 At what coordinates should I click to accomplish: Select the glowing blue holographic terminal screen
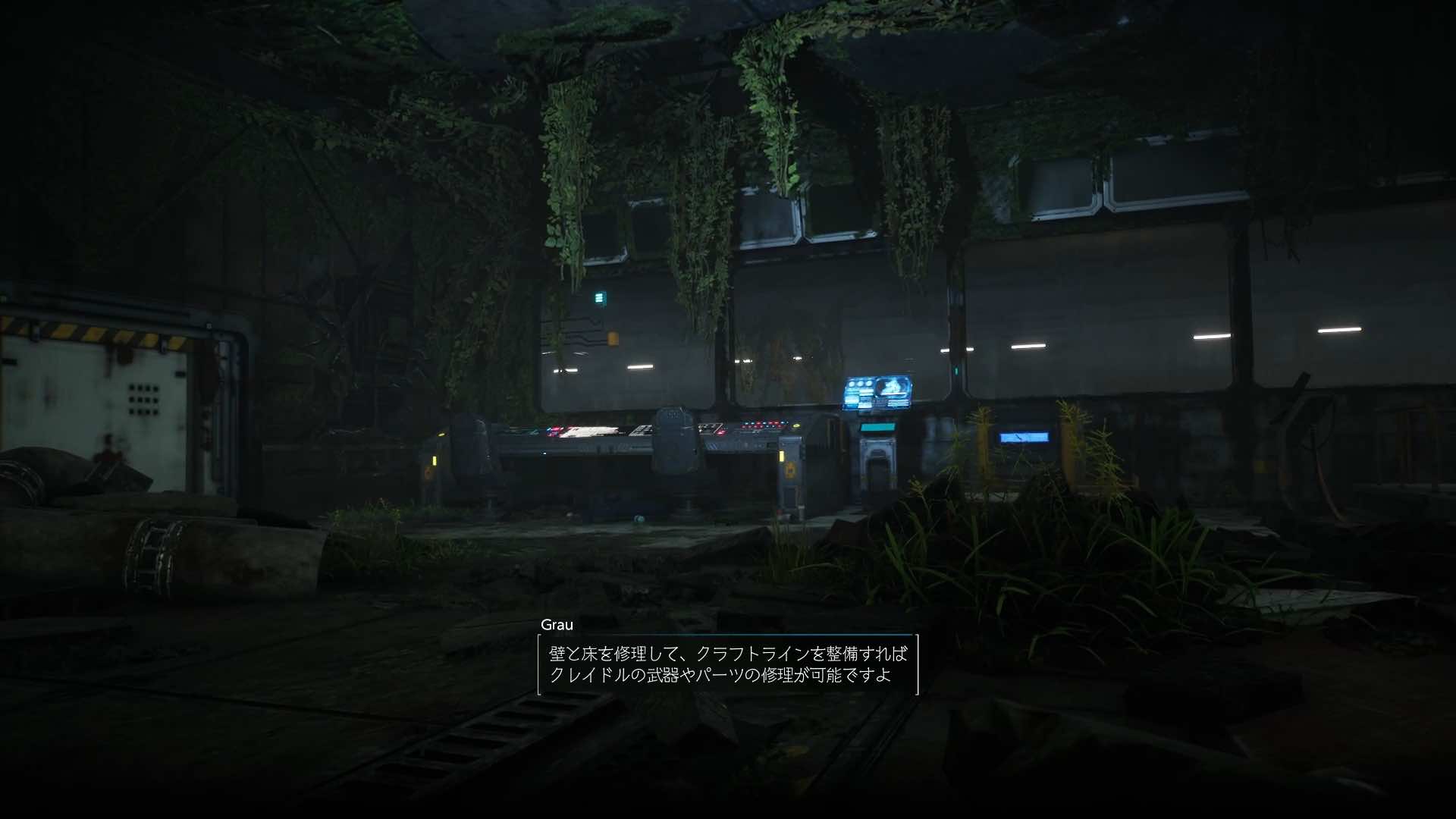click(876, 391)
